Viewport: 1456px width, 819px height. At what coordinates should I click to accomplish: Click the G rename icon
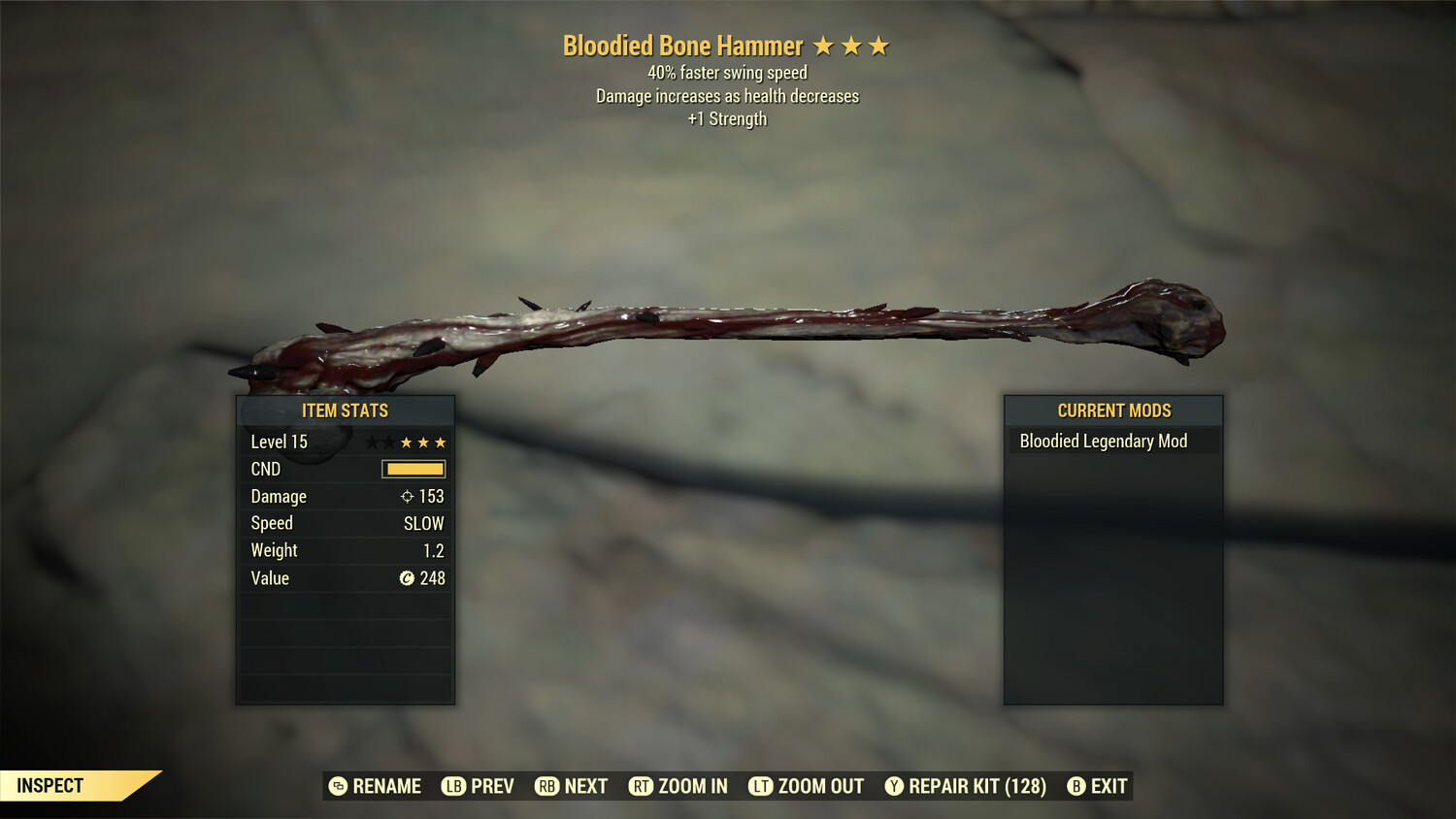tap(338, 786)
